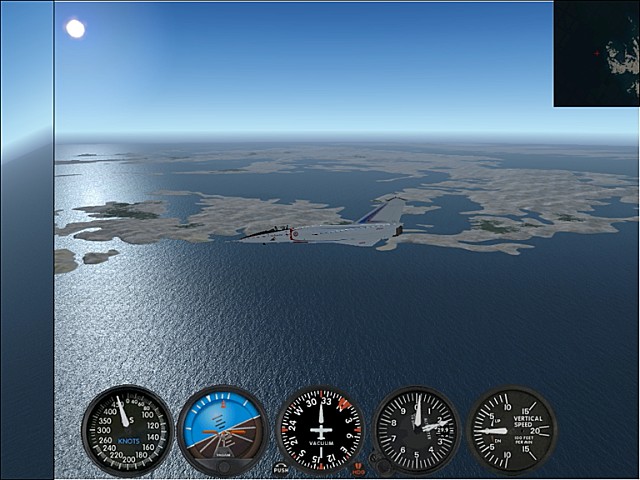Open the minimap in the corner
640x480 pixels.
(x=597, y=53)
